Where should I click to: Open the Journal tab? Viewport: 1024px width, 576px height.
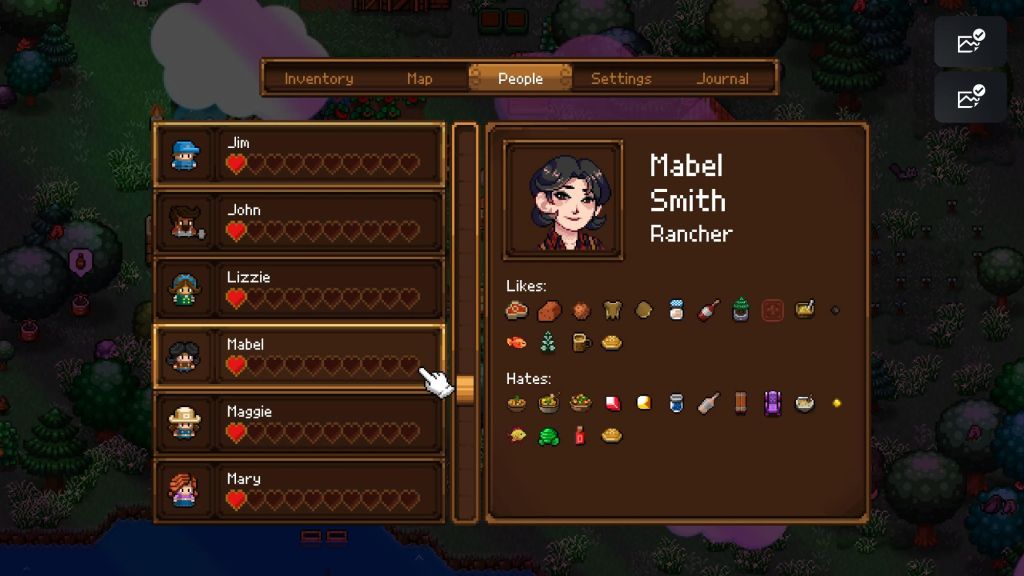pos(722,78)
